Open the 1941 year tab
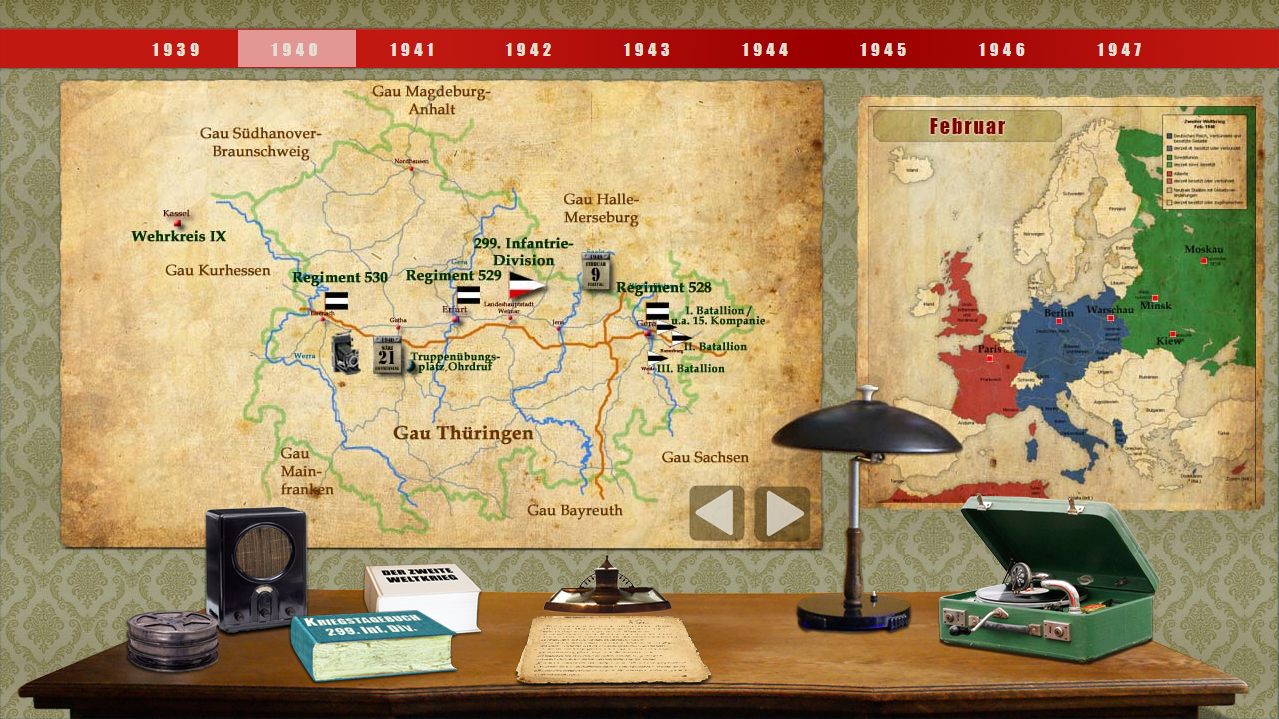1279x719 pixels. pyautogui.click(x=413, y=49)
